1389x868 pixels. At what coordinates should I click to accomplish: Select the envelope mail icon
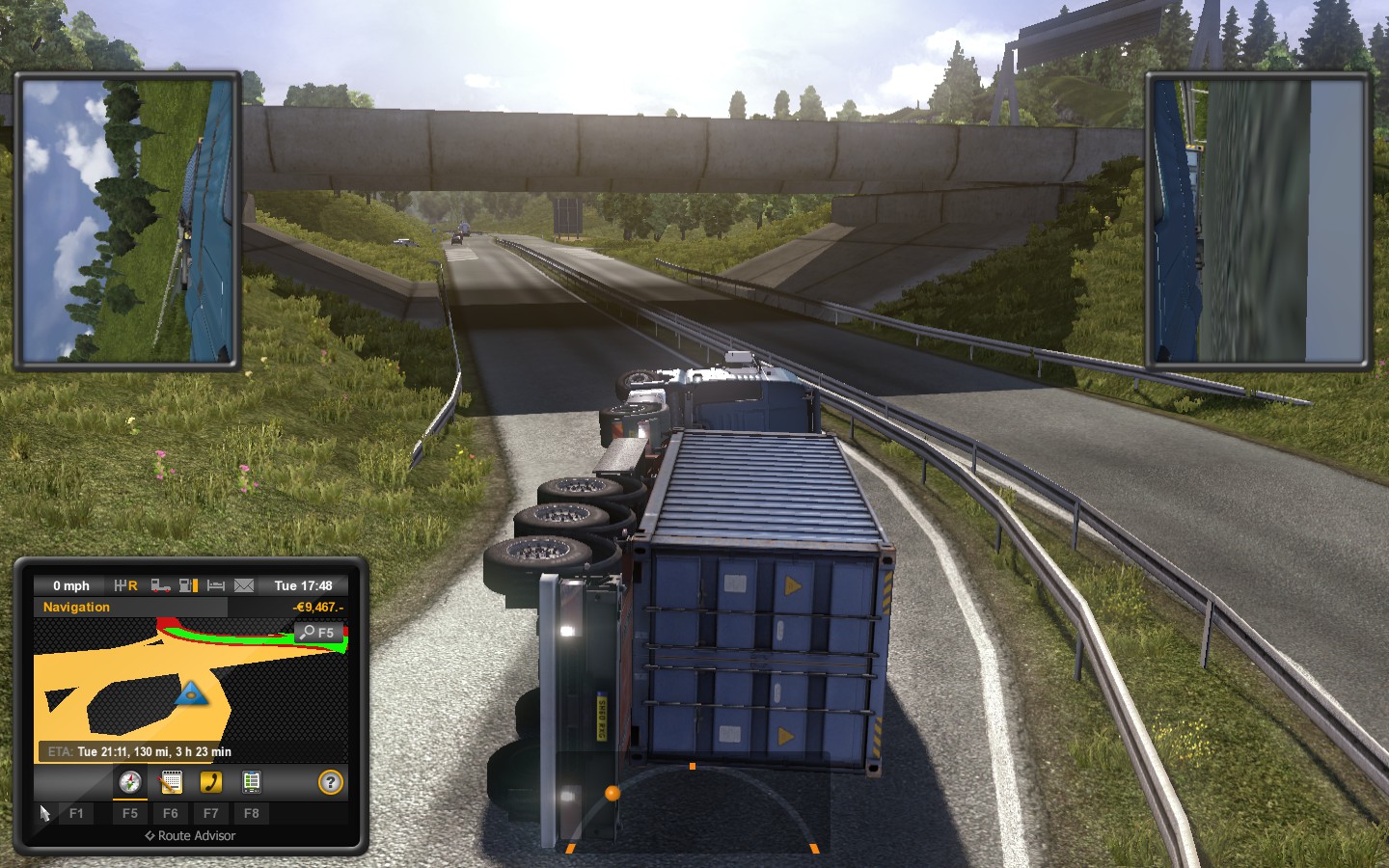[x=244, y=585]
